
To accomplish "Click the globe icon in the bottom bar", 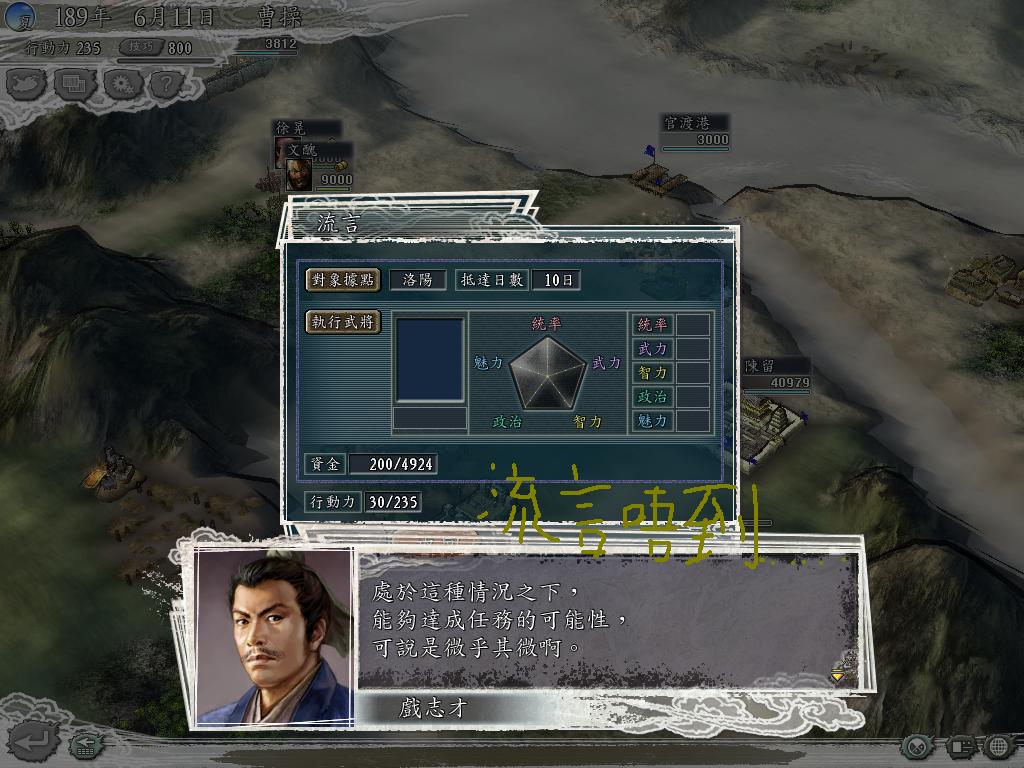I will click(x=998, y=746).
